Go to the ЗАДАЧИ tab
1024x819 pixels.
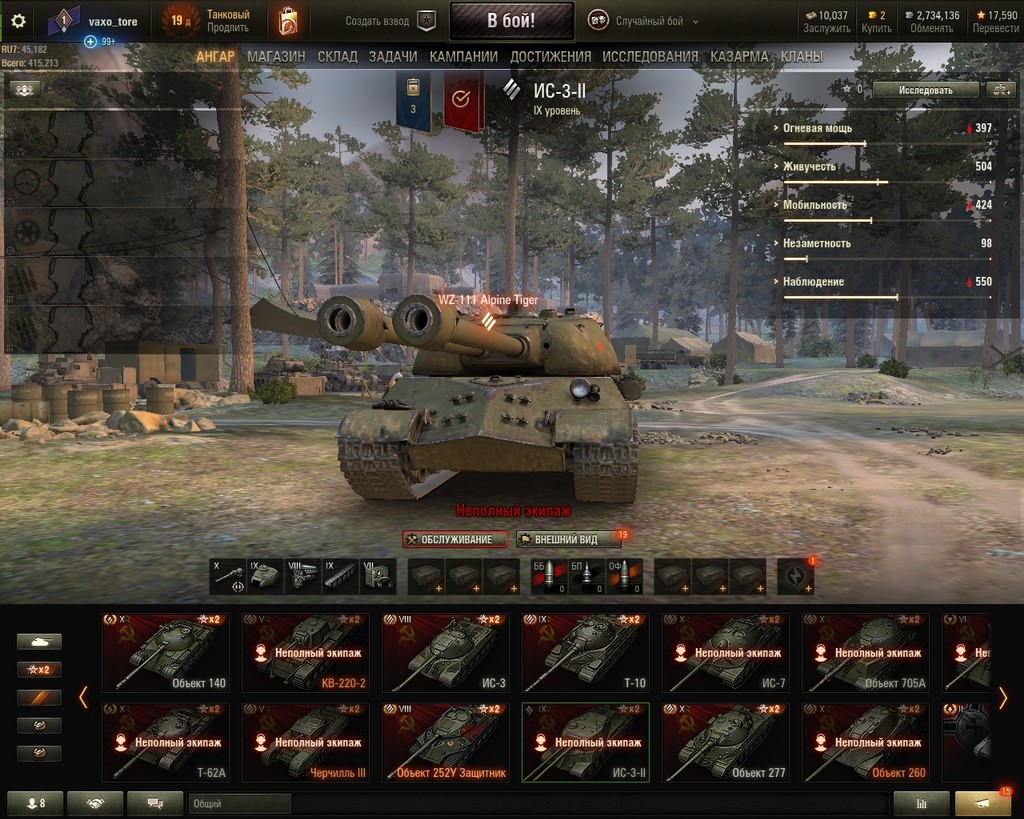tap(393, 57)
